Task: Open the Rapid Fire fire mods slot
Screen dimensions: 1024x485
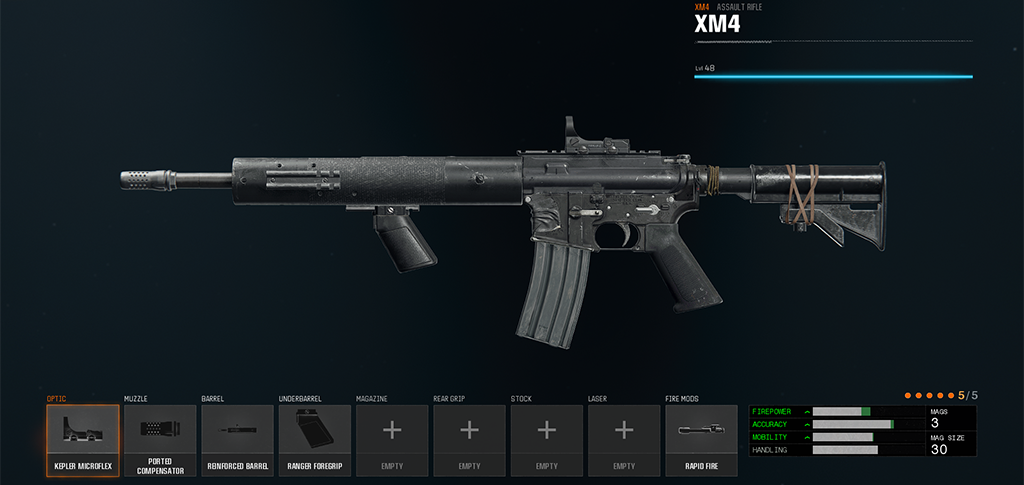Action: (701, 440)
